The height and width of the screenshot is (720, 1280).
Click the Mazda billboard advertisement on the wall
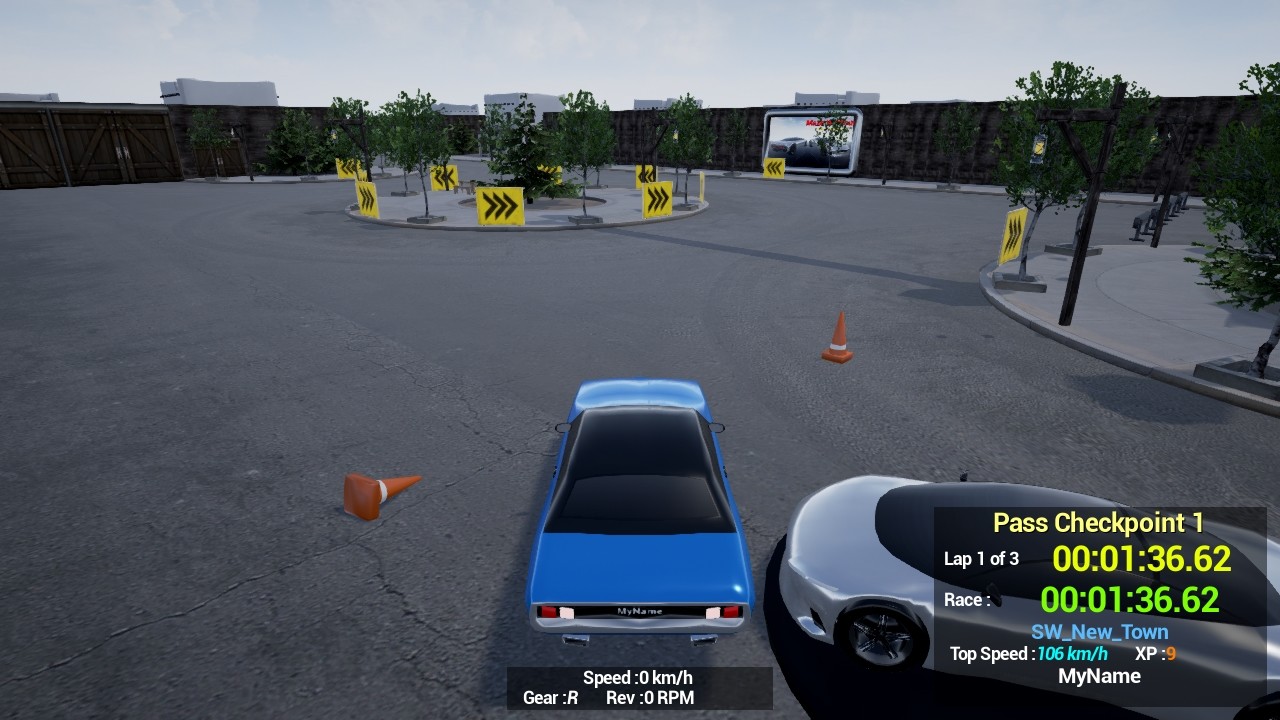(x=812, y=140)
